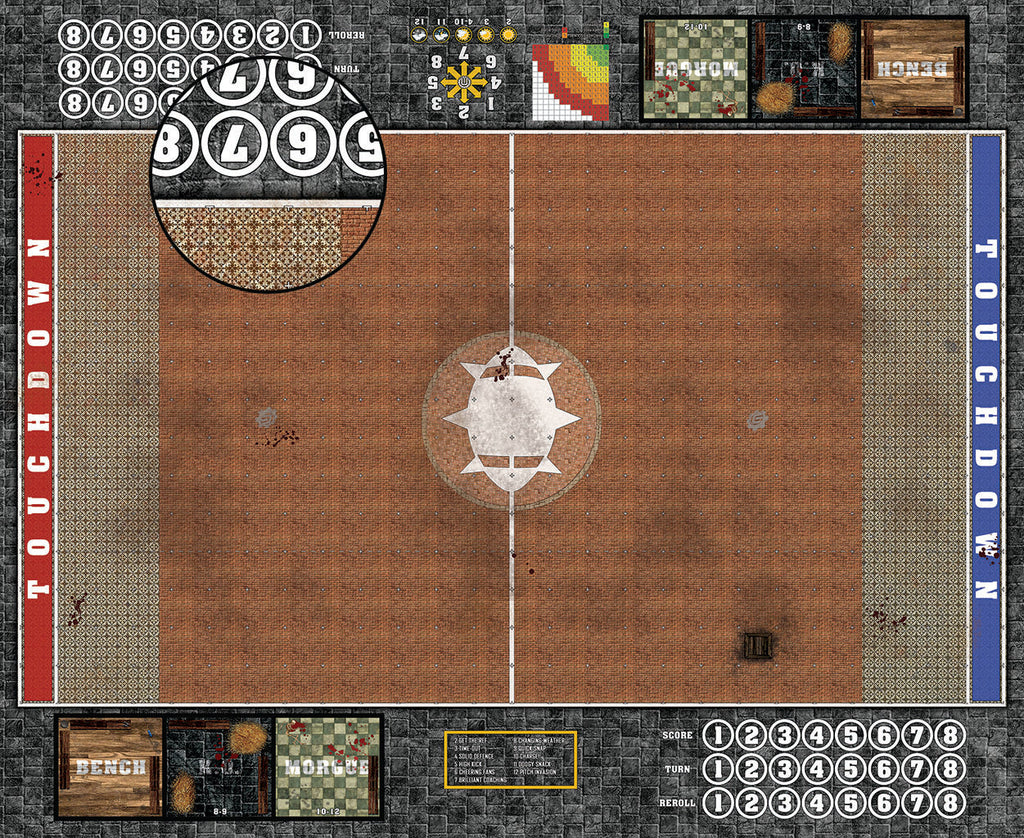Open the yellow-framed kick-off event table
1024x838 pixels.
coord(510,759)
